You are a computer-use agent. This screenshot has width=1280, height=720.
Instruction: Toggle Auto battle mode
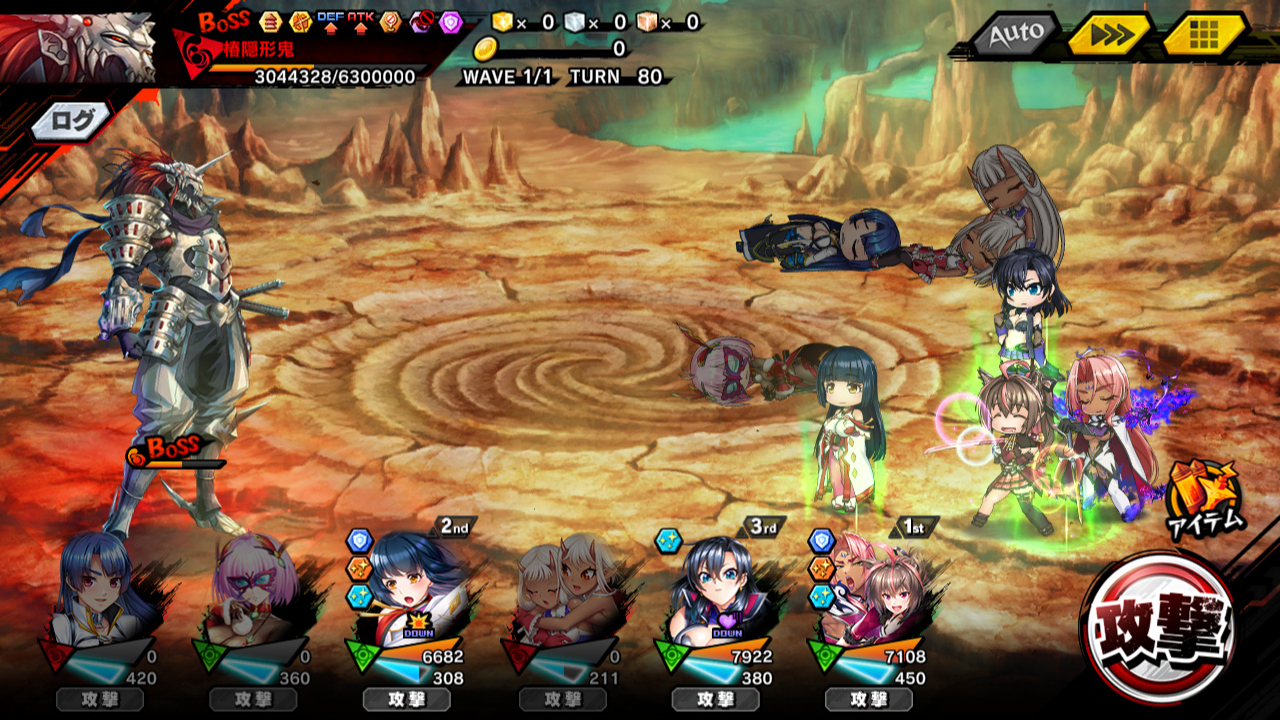1015,36
